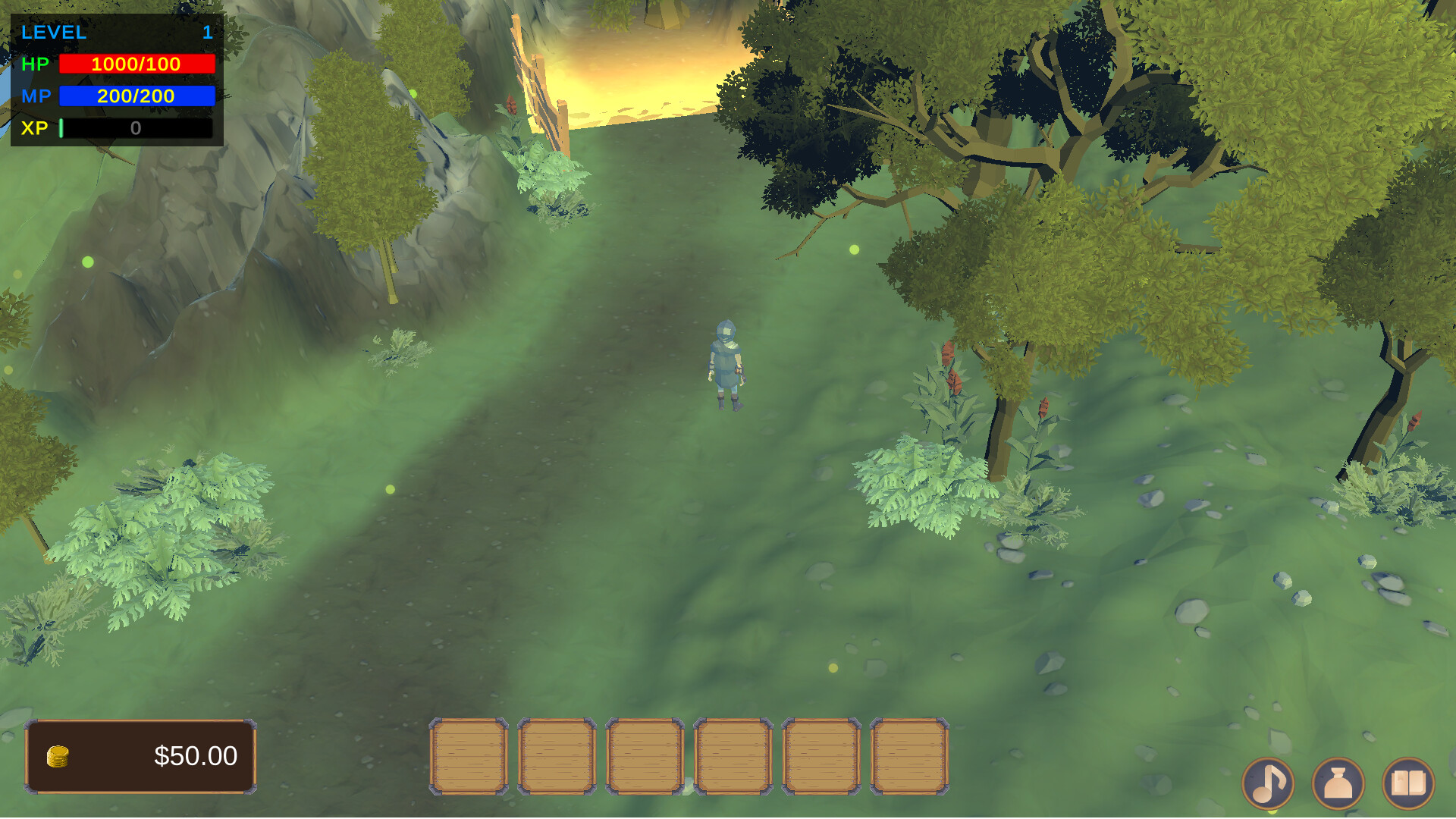1456x819 pixels.
Task: Select the first inventory slot
Action: 469,757
